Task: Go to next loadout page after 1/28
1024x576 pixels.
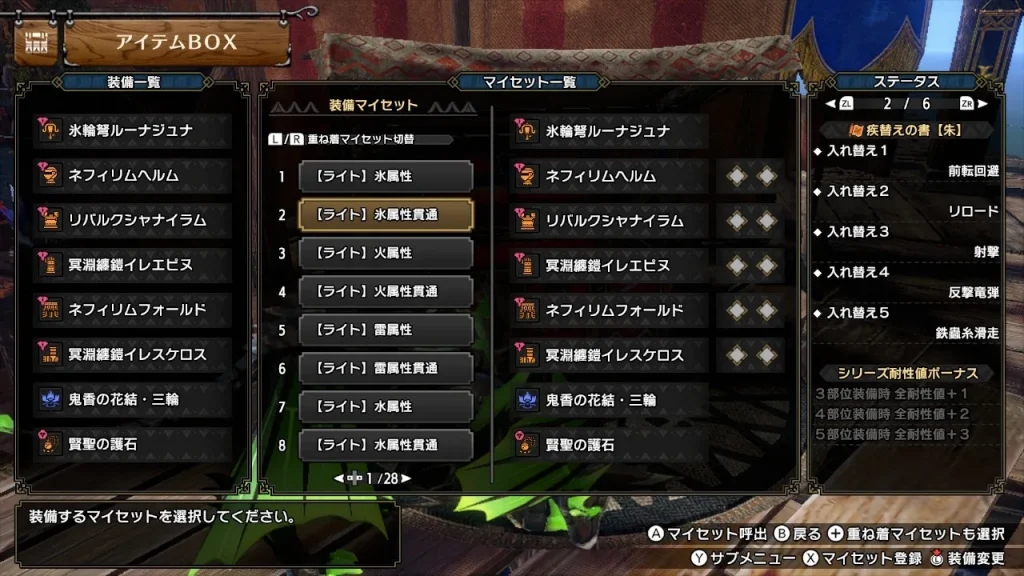Action: 406,479
